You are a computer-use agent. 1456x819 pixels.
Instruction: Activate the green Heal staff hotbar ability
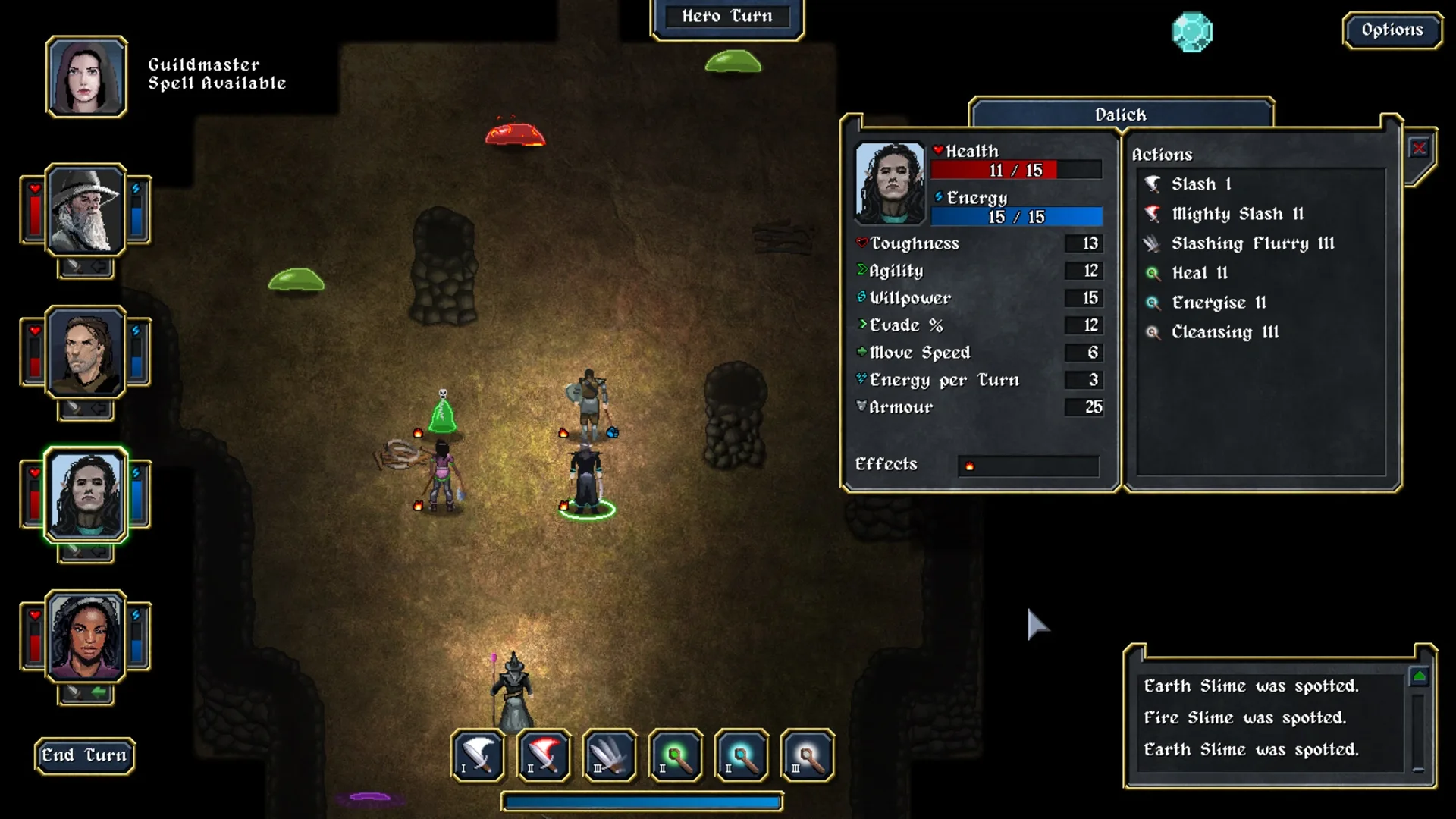tap(676, 755)
